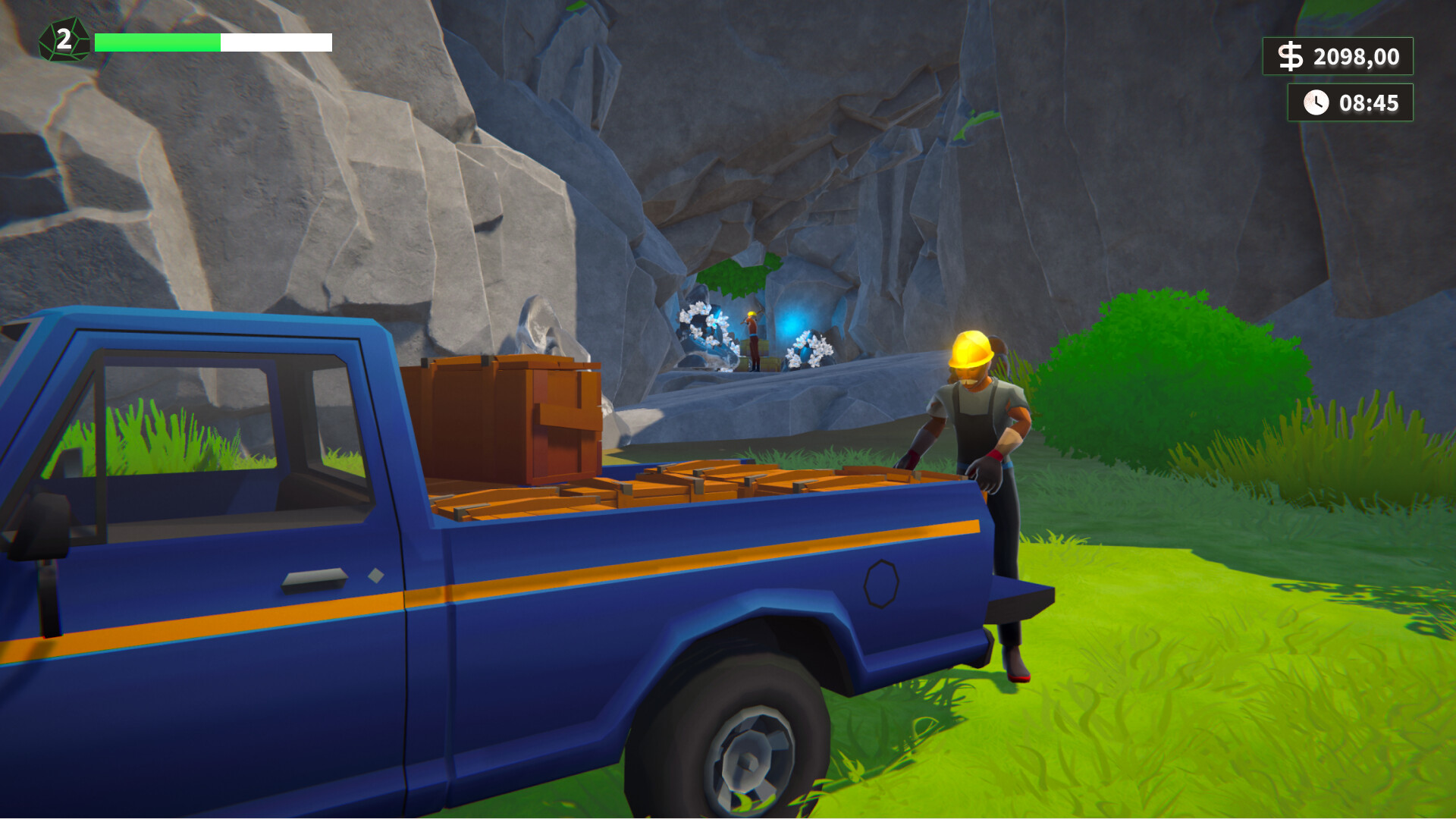Screen dimensions: 1456x819
Task: Click the clock icon next to the timer
Action: pos(1315,101)
